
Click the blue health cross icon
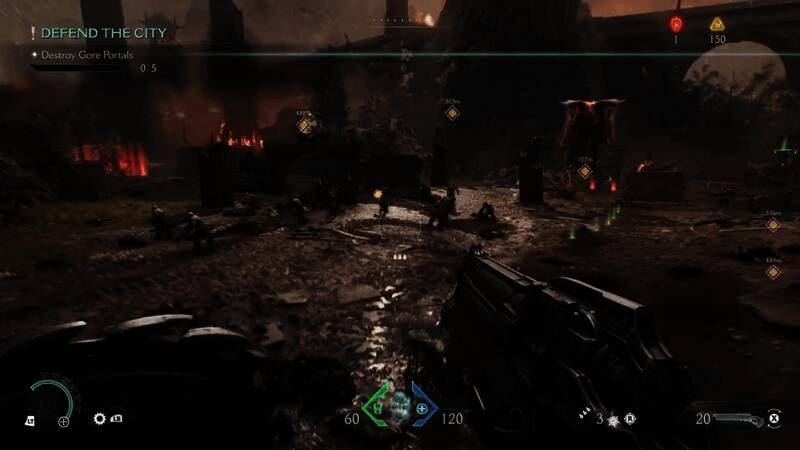pyautogui.click(x=421, y=409)
